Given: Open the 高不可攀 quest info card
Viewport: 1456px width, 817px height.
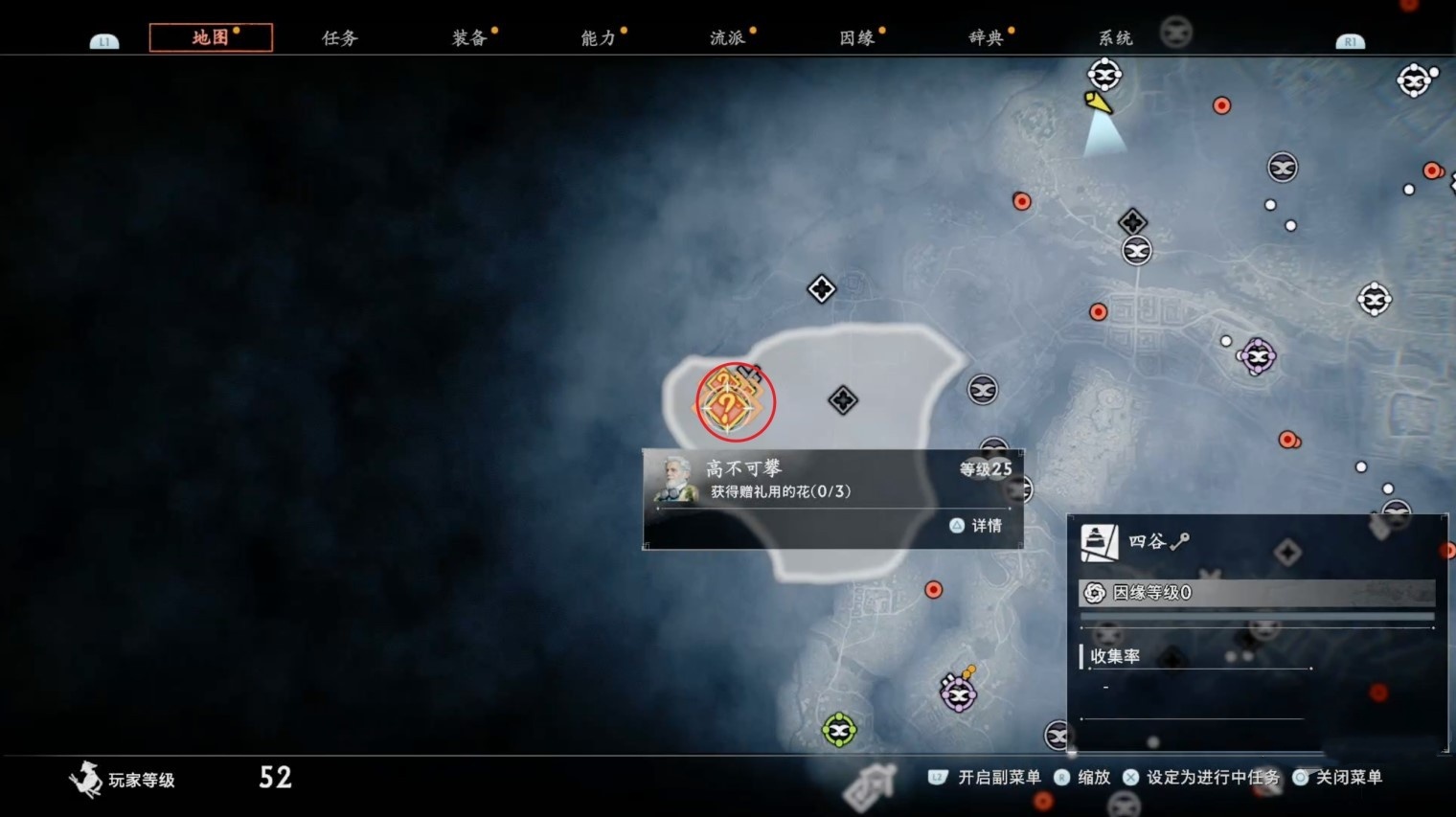Looking at the screenshot, I should (x=832, y=498).
